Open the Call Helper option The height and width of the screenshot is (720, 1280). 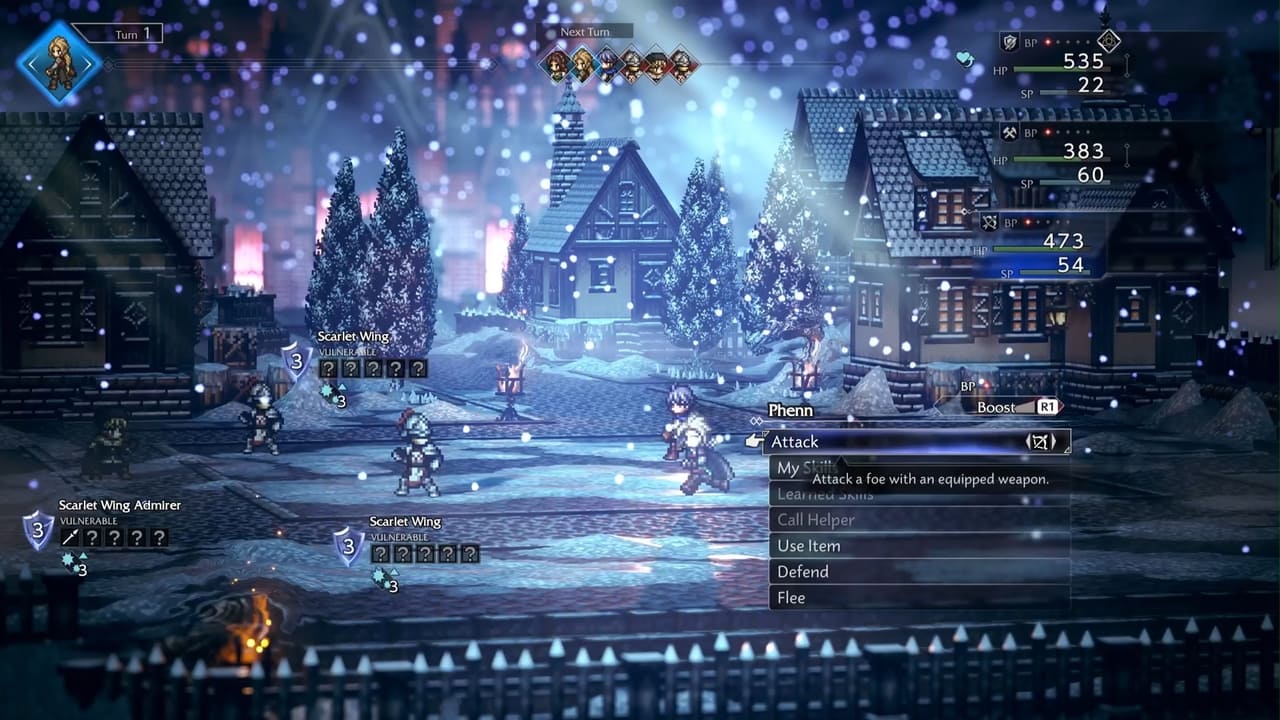816,520
